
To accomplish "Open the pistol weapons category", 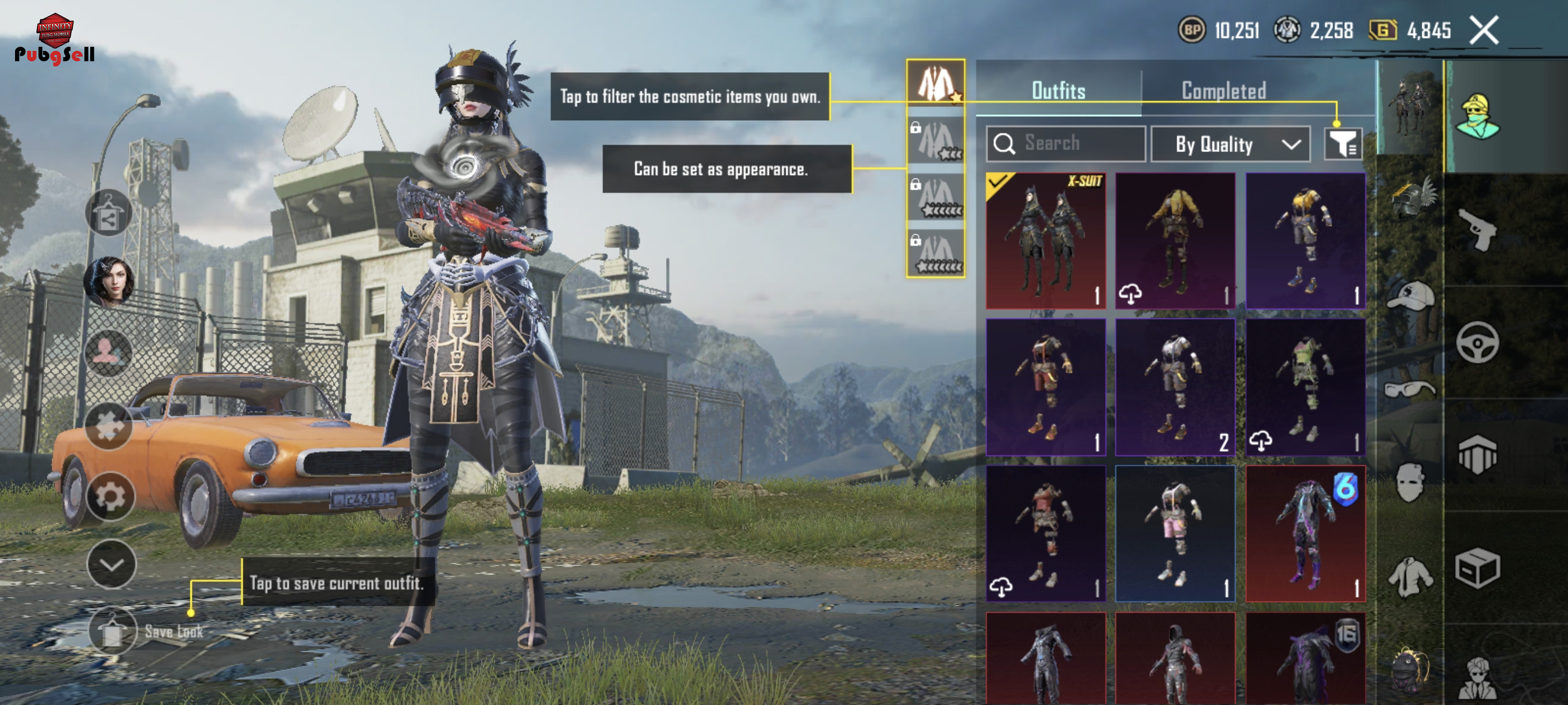I will point(1477,229).
